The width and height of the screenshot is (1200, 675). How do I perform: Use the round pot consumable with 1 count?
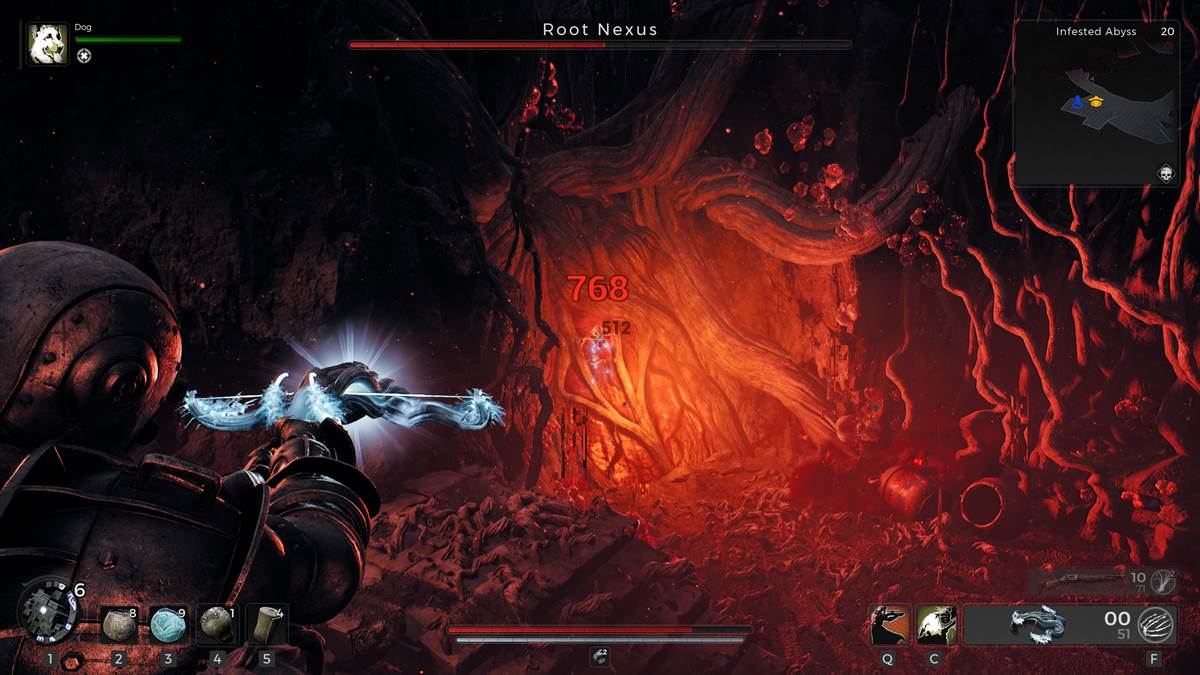coord(216,624)
